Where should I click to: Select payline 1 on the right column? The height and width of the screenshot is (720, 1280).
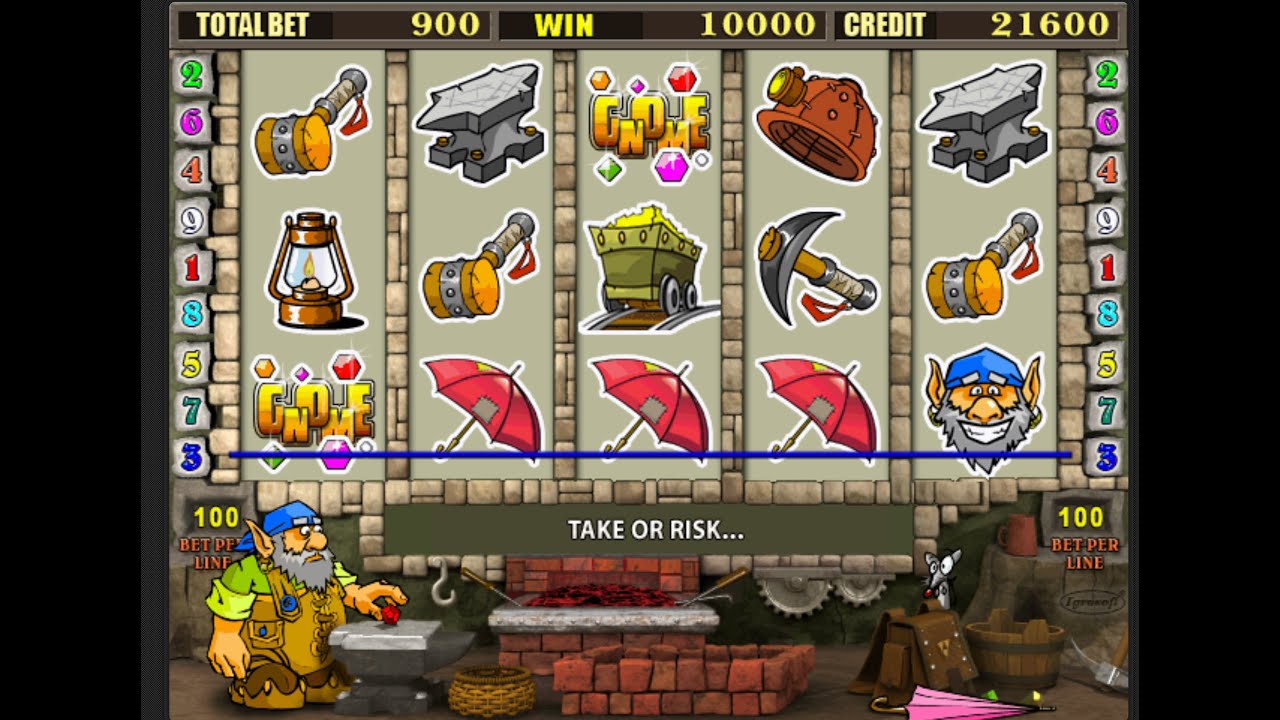pyautogui.click(x=1106, y=268)
